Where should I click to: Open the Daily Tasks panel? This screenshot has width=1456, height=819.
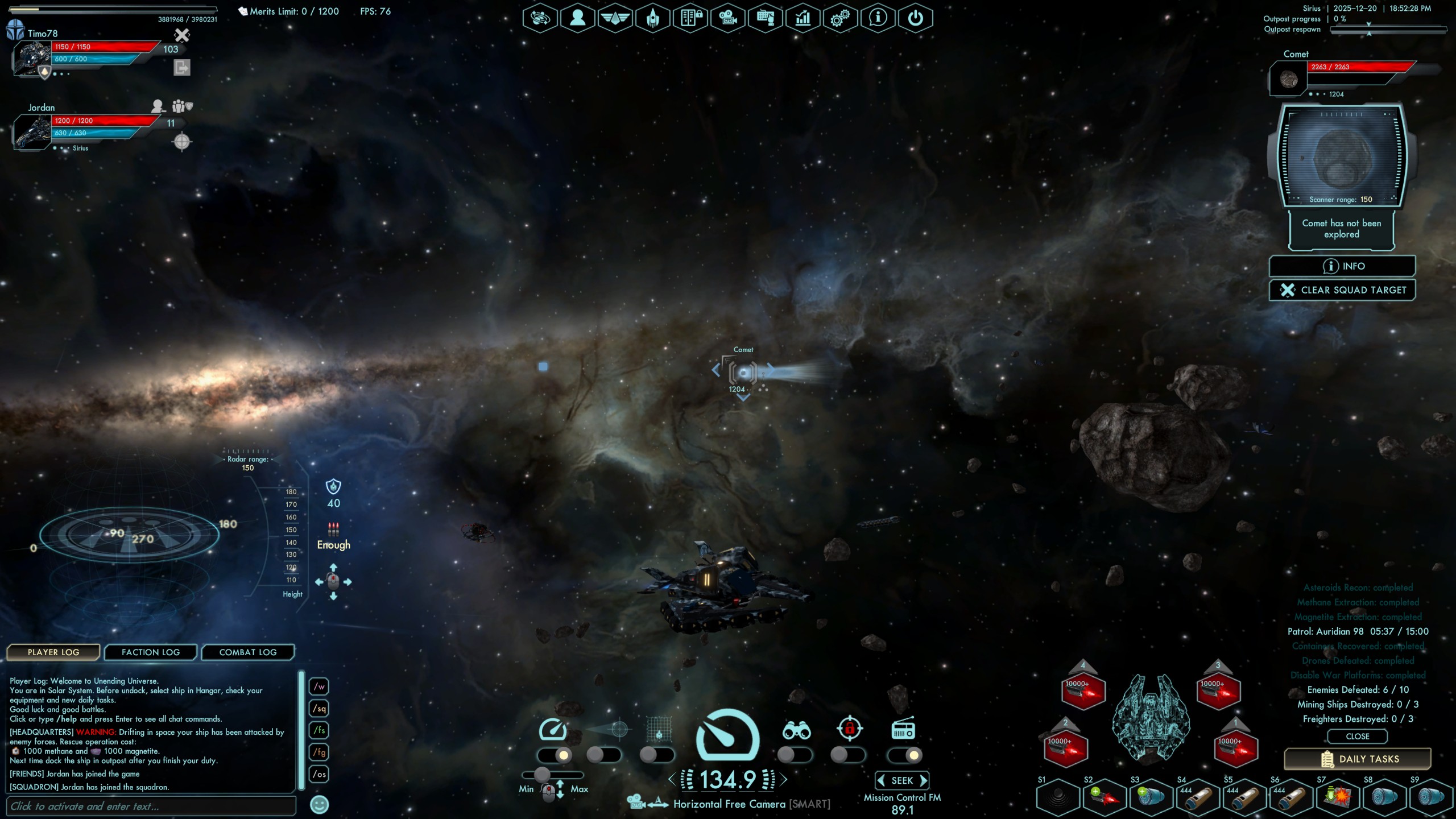pyautogui.click(x=1357, y=759)
